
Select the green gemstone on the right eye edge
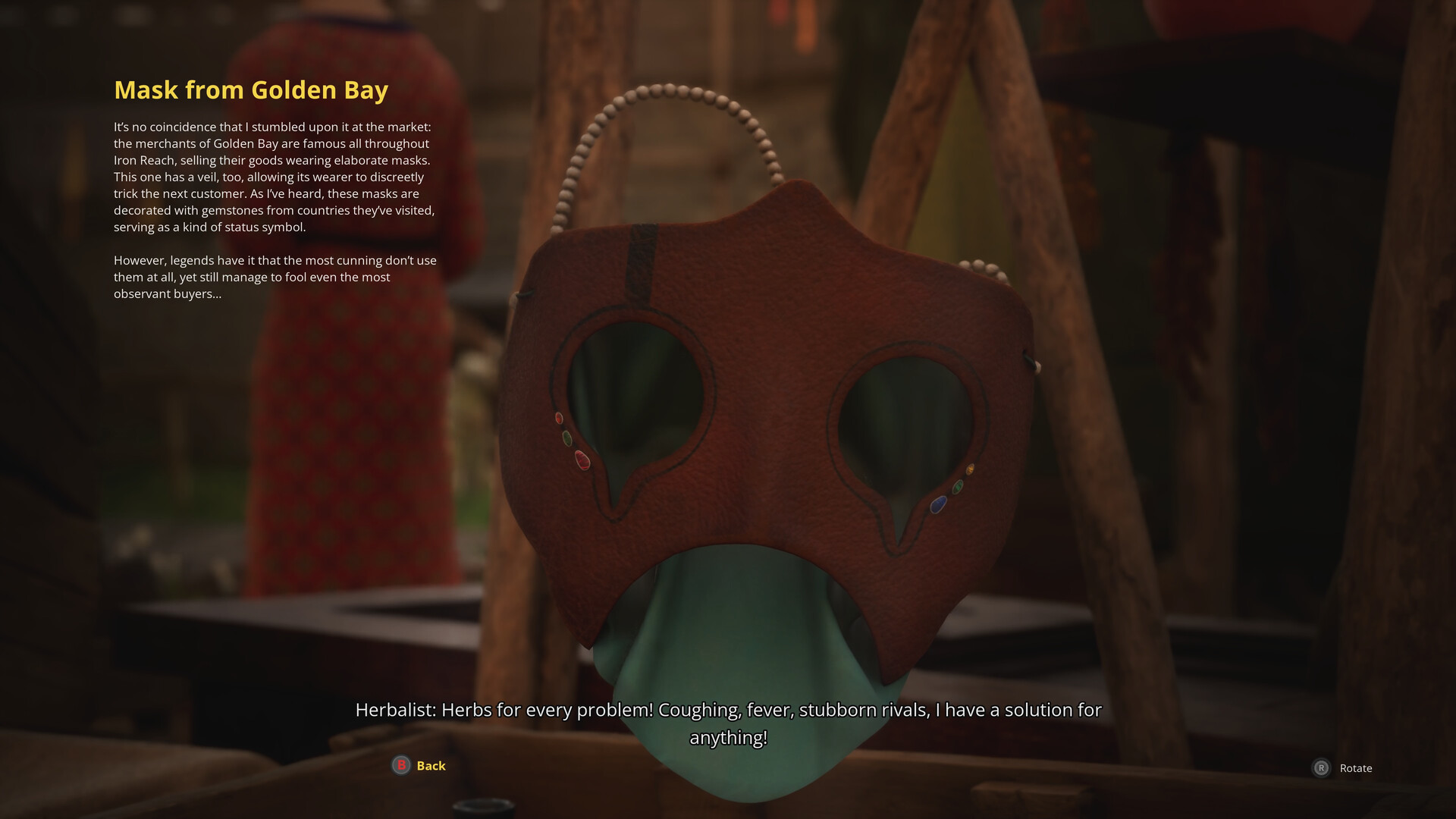pyautogui.click(x=957, y=487)
